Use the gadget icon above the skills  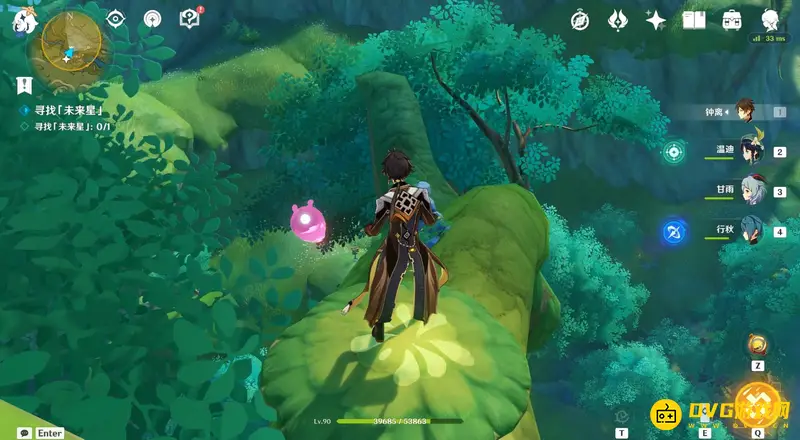pos(758,346)
